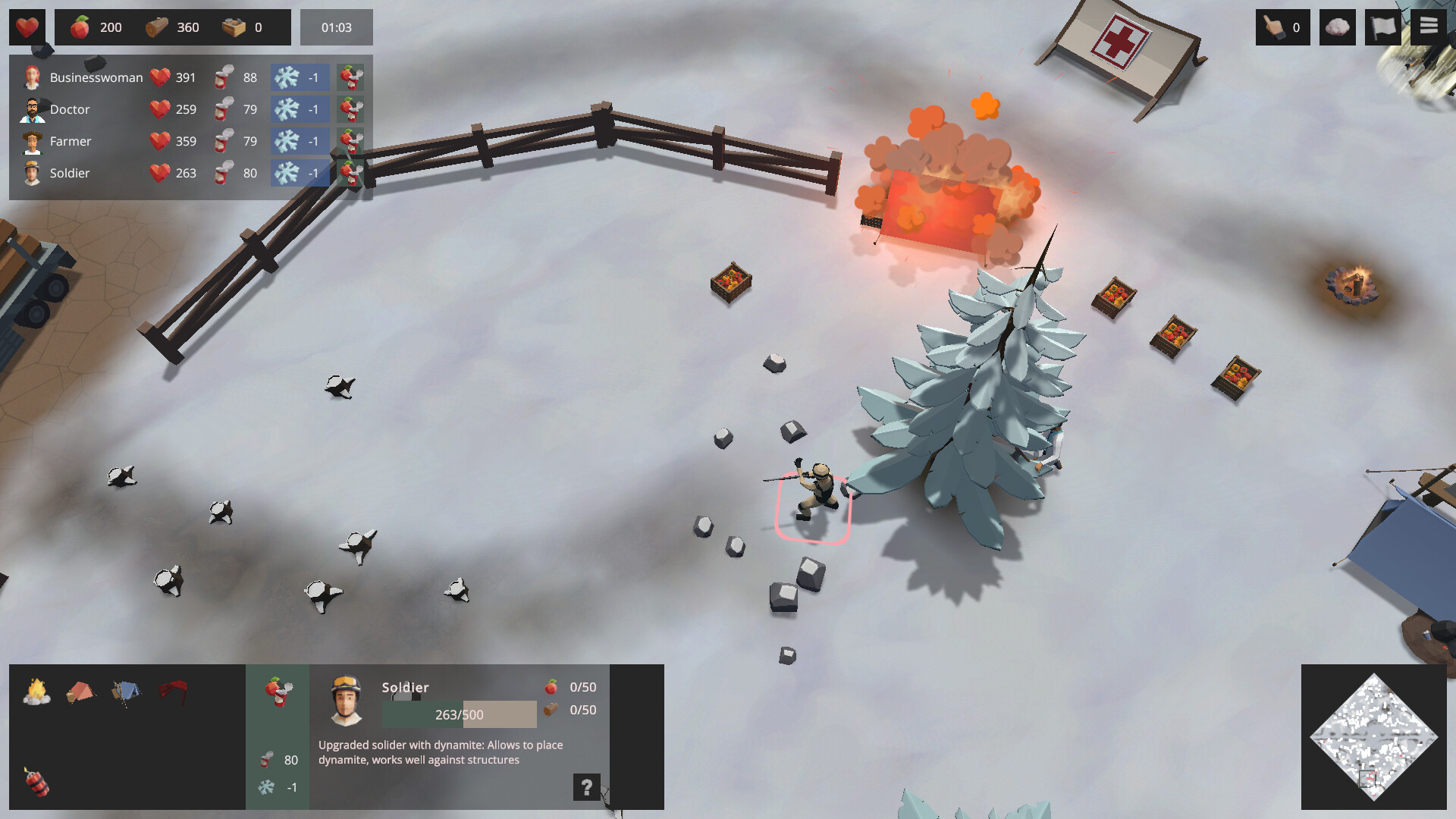Click the Doctor entry in unit list
Image resolution: width=1456 pixels, height=819 pixels.
(x=68, y=109)
